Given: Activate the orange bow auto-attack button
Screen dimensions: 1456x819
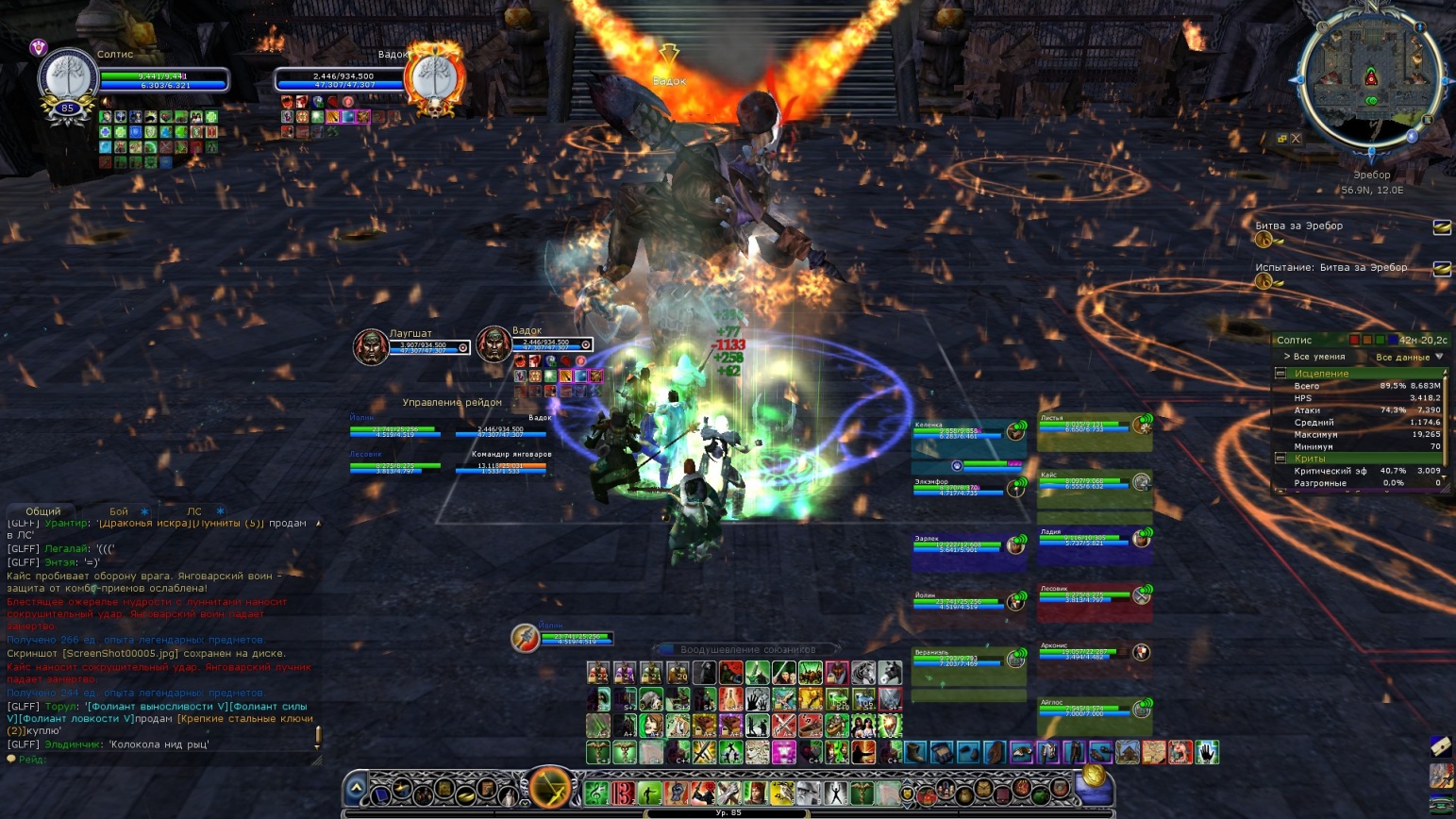Looking at the screenshot, I should pos(549,786).
